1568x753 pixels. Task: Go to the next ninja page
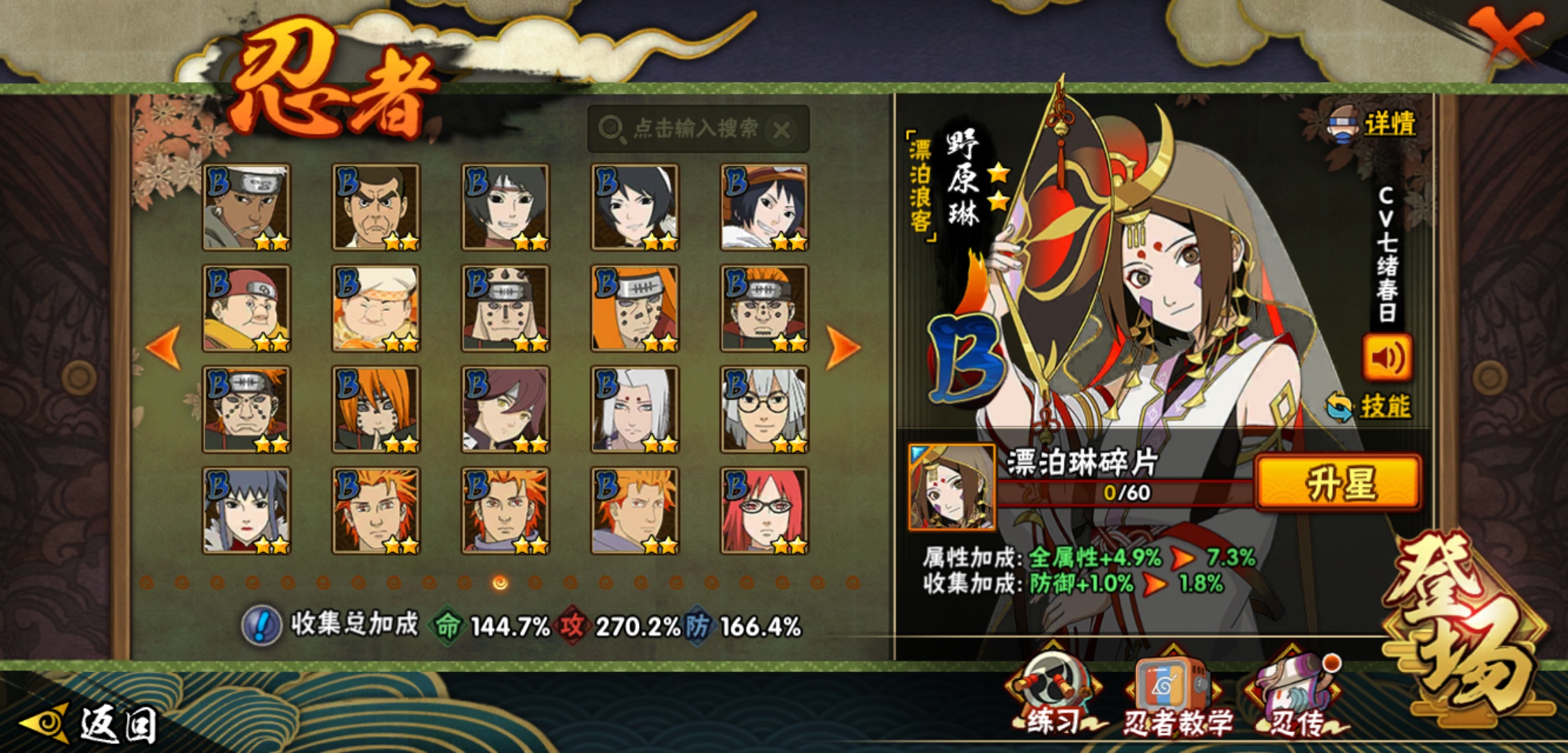coord(843,347)
